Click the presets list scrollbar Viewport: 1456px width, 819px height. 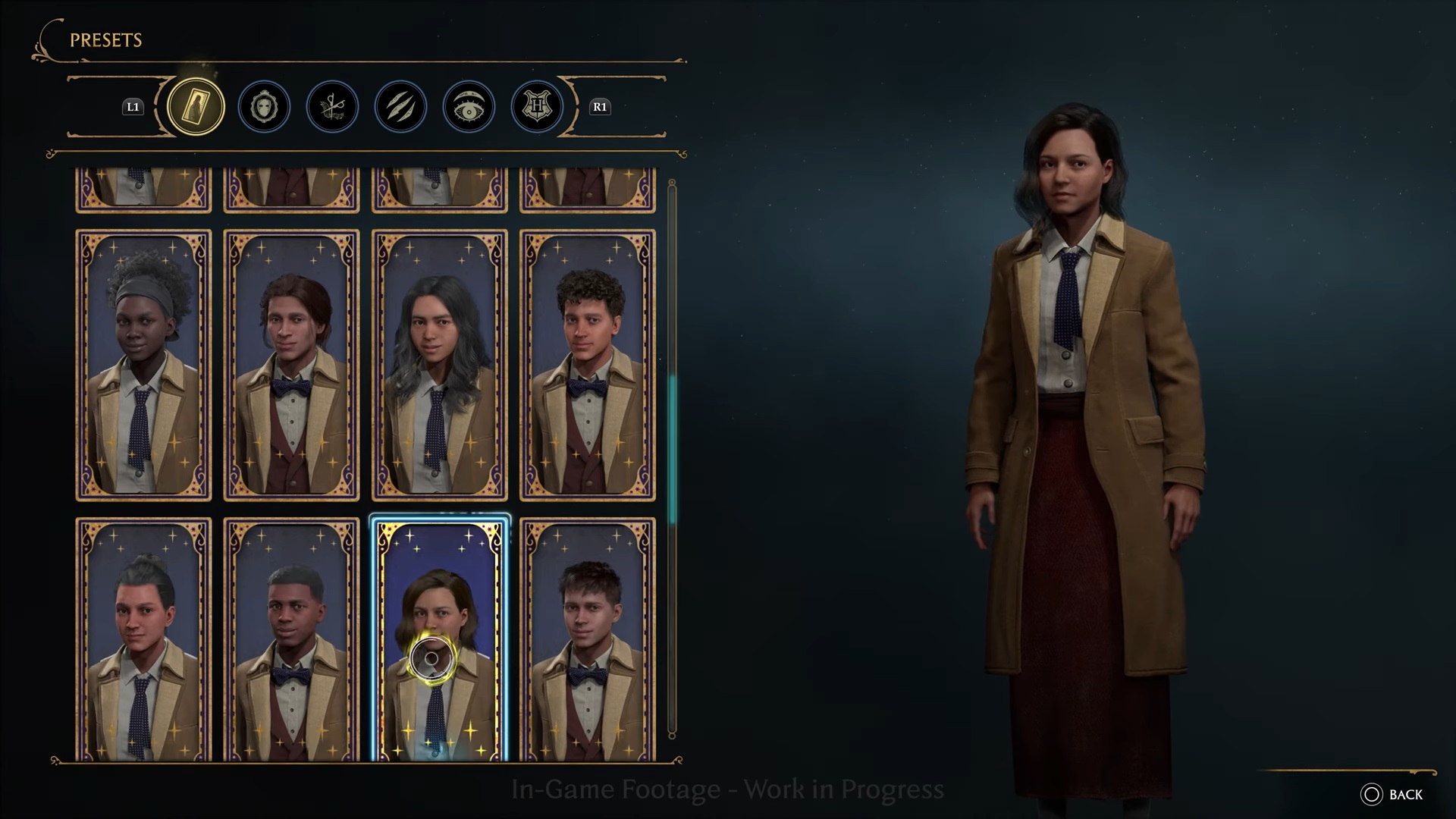[x=672, y=455]
